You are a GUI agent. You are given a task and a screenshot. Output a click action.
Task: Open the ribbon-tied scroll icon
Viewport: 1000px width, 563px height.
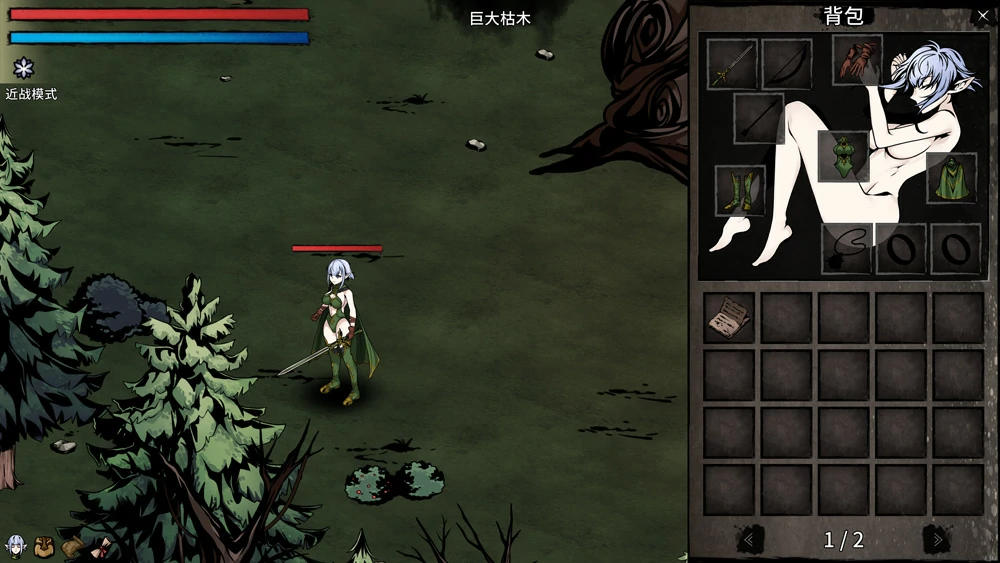pyautogui.click(x=100, y=546)
